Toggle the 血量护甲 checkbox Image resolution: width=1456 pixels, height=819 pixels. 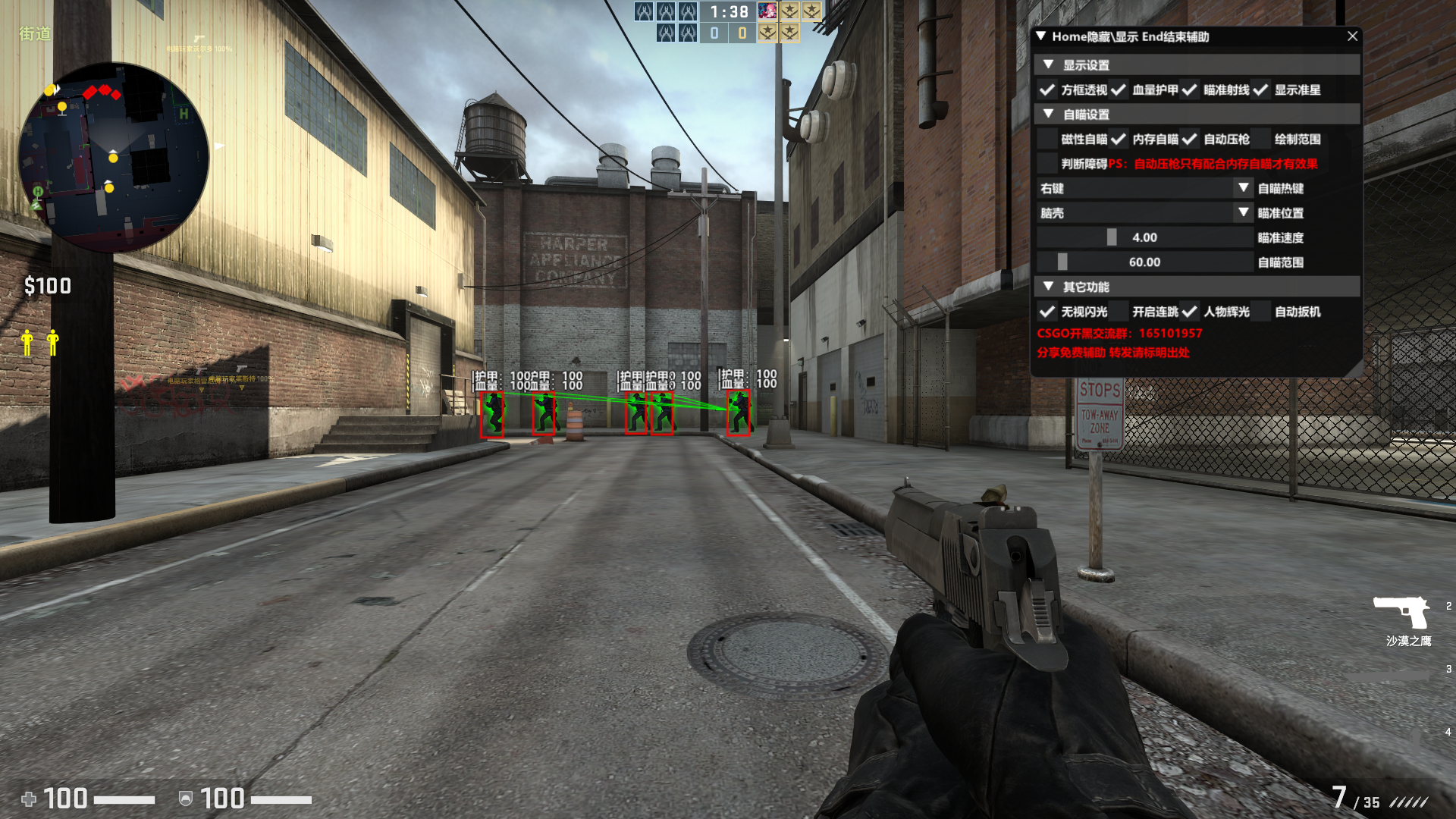click(x=1119, y=90)
